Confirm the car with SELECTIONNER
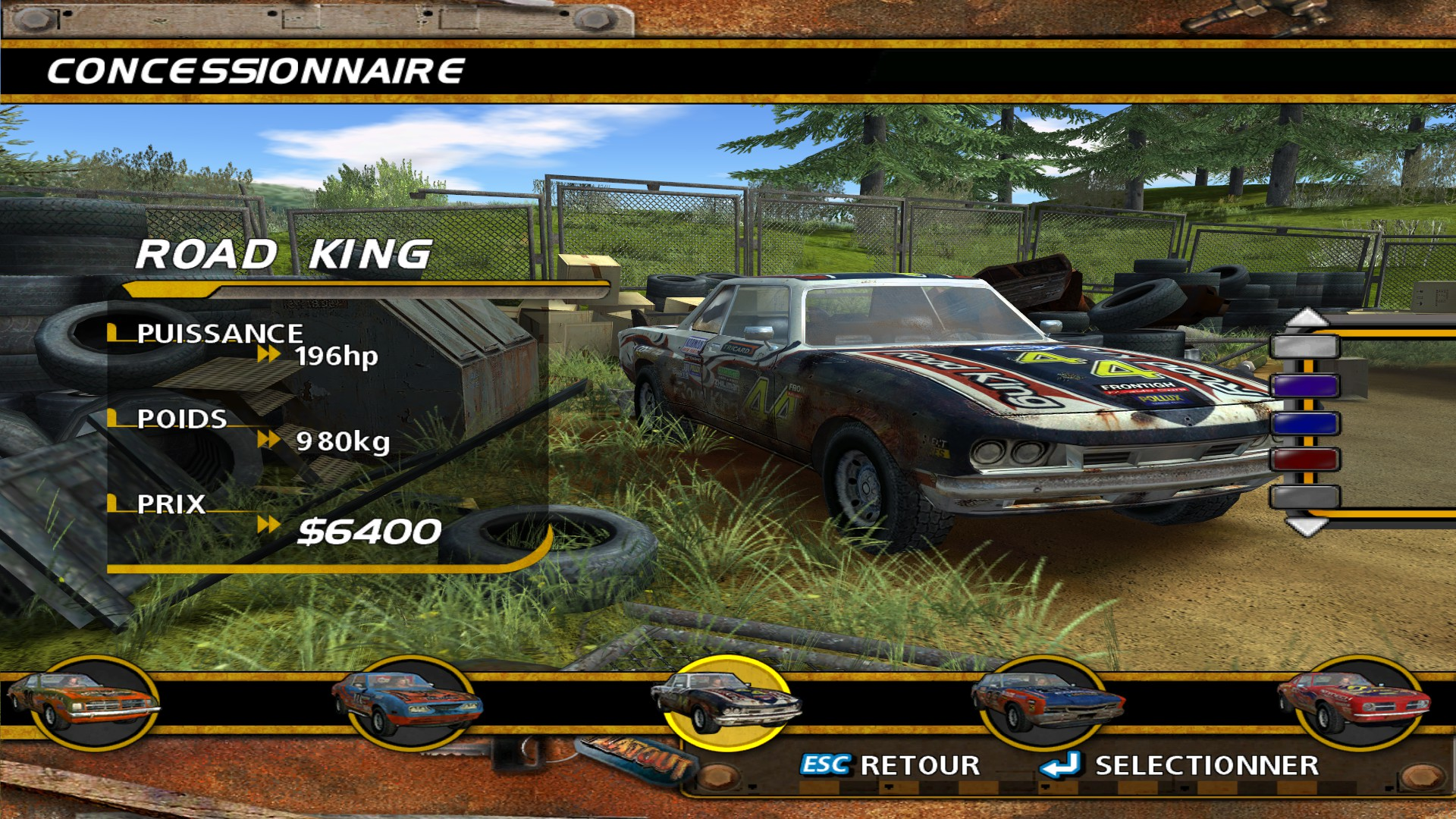 tap(1180, 766)
